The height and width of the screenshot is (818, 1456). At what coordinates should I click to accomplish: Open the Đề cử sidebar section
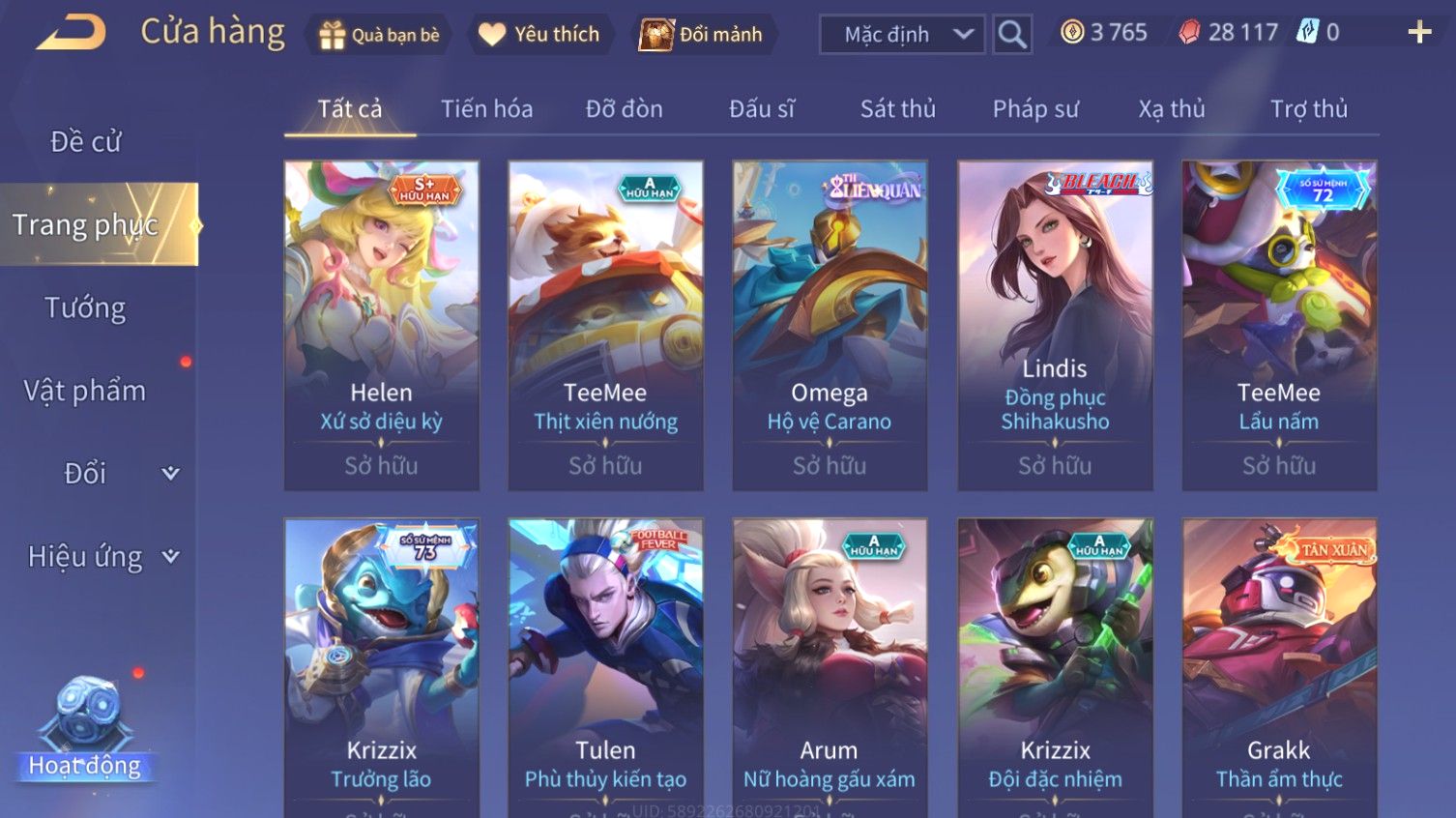click(x=86, y=142)
